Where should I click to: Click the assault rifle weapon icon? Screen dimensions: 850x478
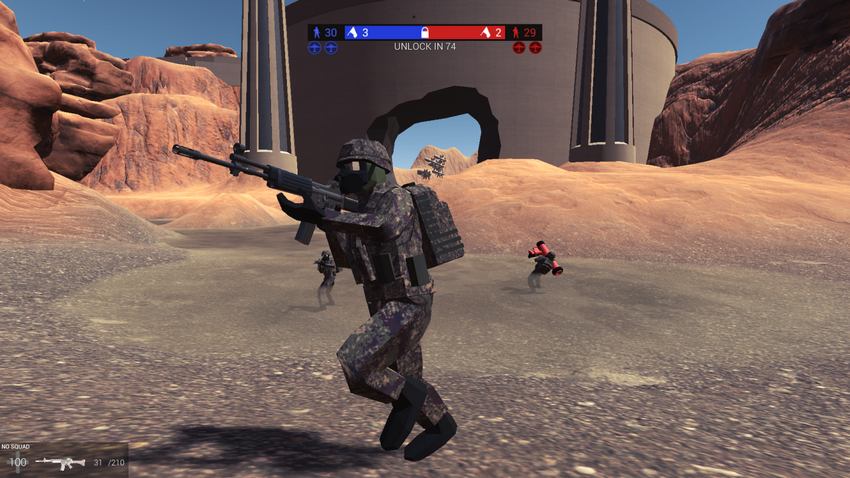tap(60, 462)
